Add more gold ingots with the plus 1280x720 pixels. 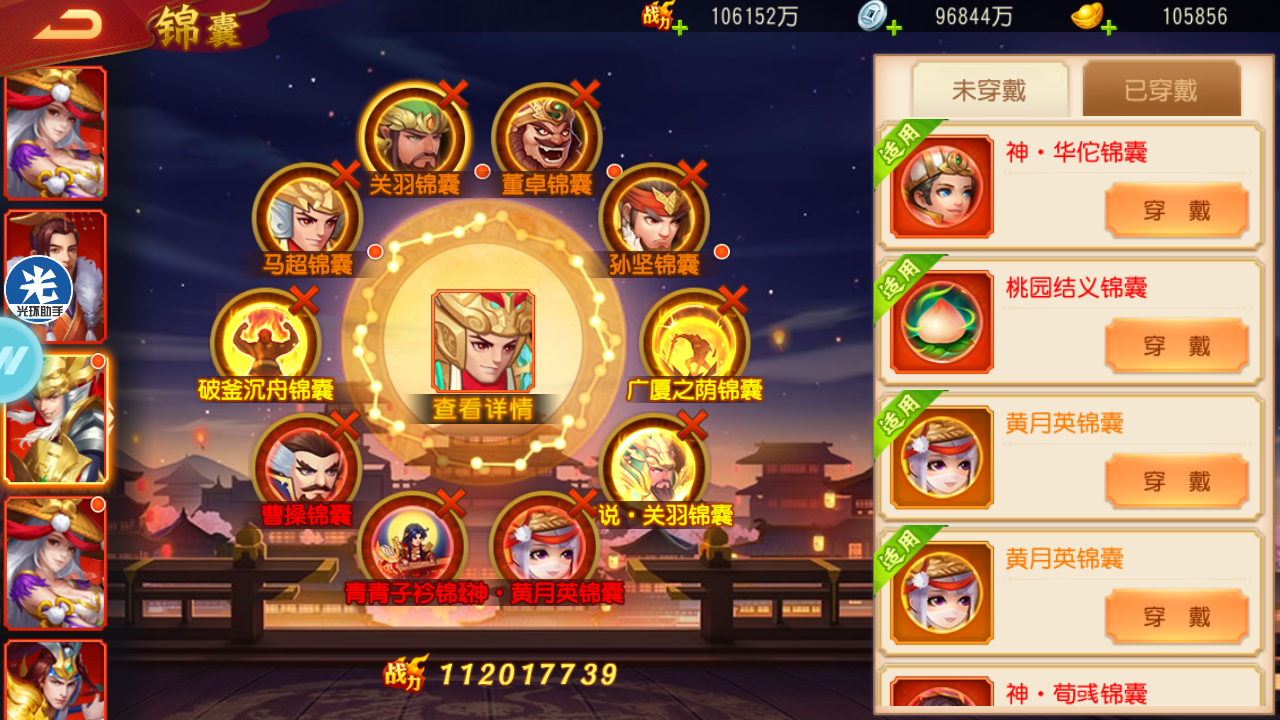[1108, 27]
